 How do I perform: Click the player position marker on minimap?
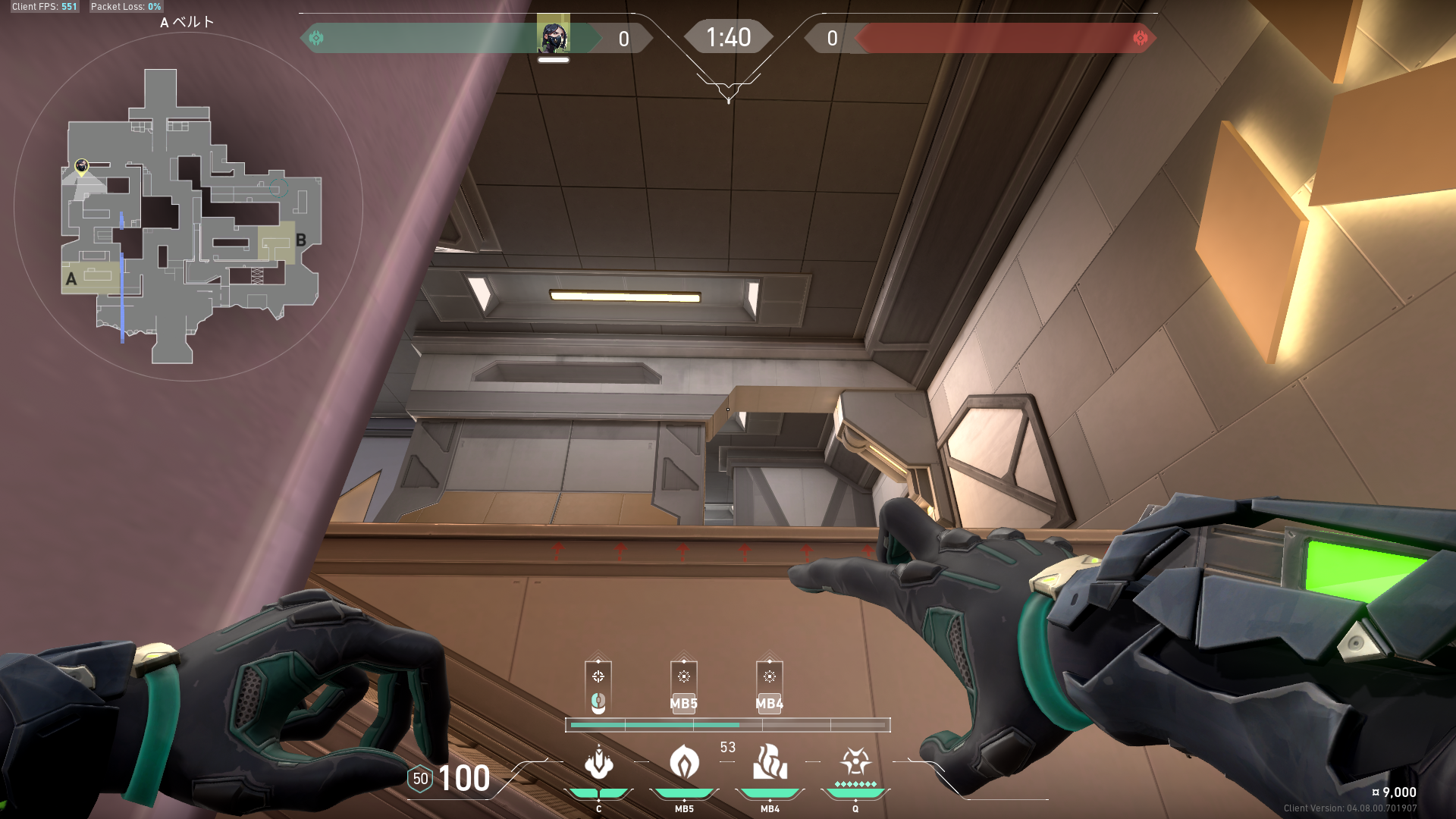click(x=82, y=166)
